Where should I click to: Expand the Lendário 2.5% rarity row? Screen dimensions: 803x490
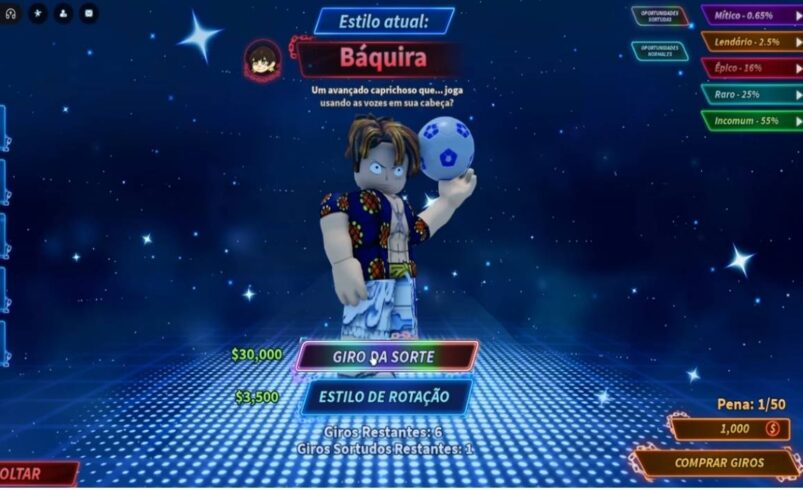(750, 42)
